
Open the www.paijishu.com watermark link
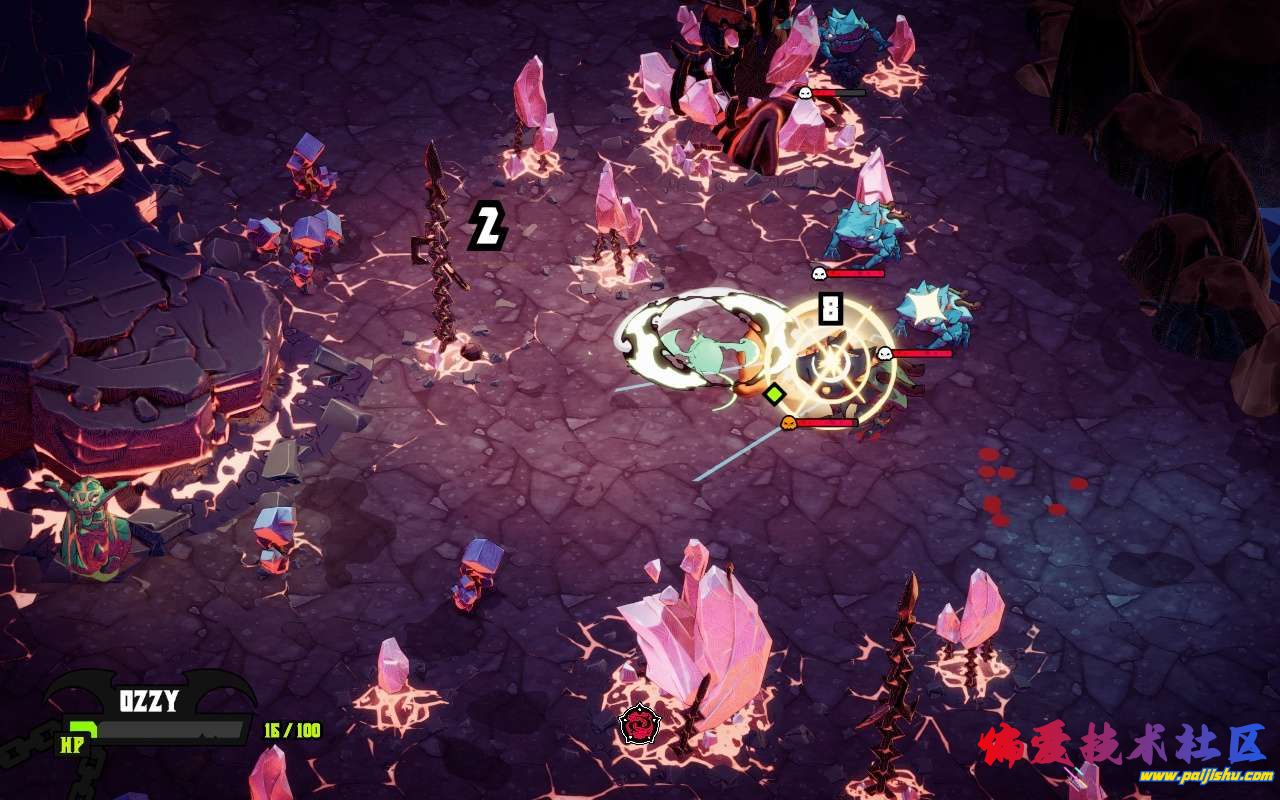pyautogui.click(x=1205, y=776)
